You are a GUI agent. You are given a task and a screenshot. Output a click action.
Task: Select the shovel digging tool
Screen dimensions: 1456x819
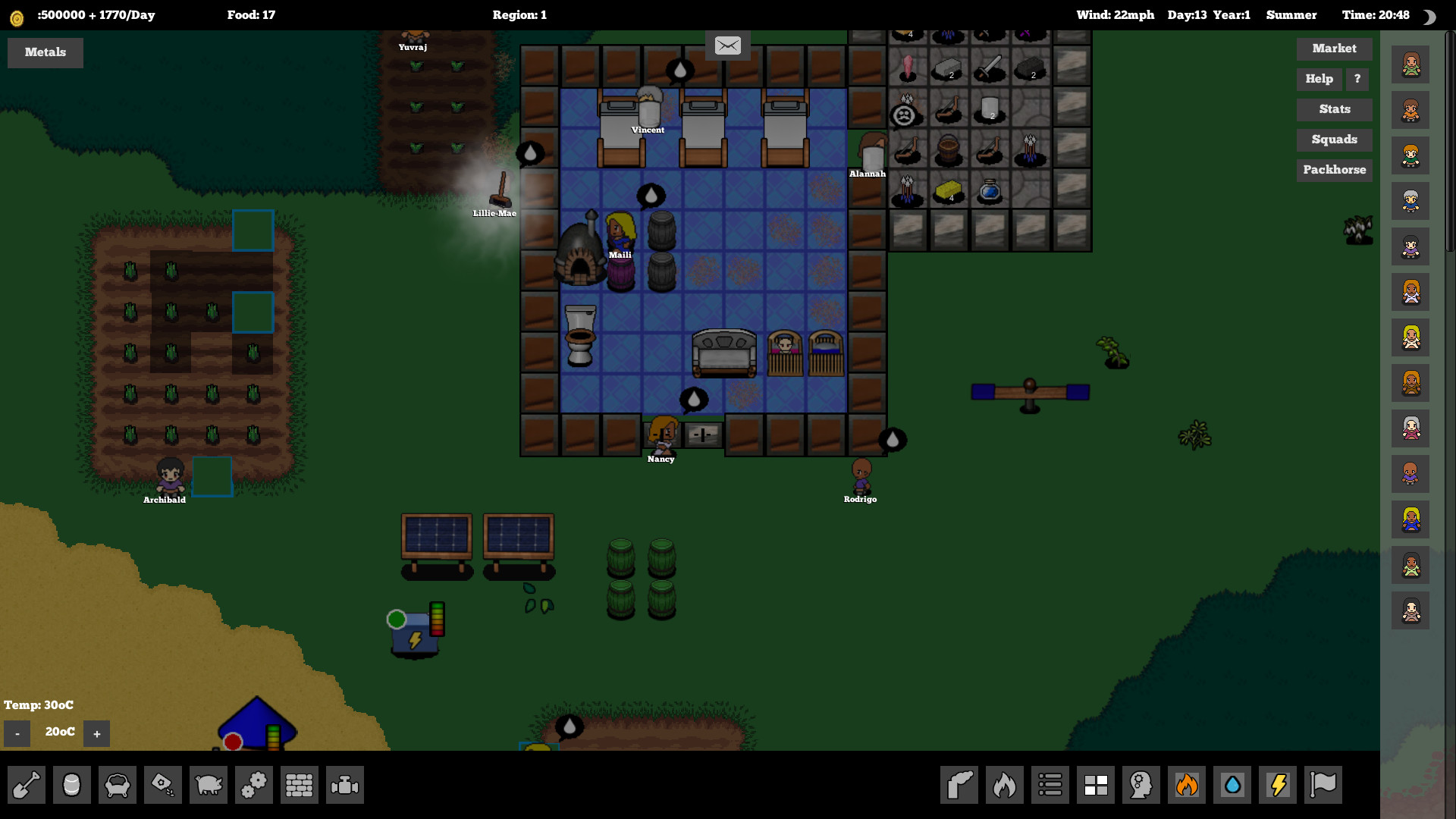coord(27,785)
